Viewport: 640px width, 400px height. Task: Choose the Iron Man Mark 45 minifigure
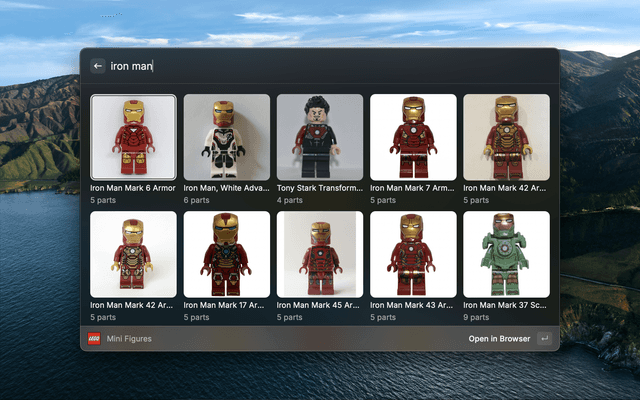tap(320, 254)
